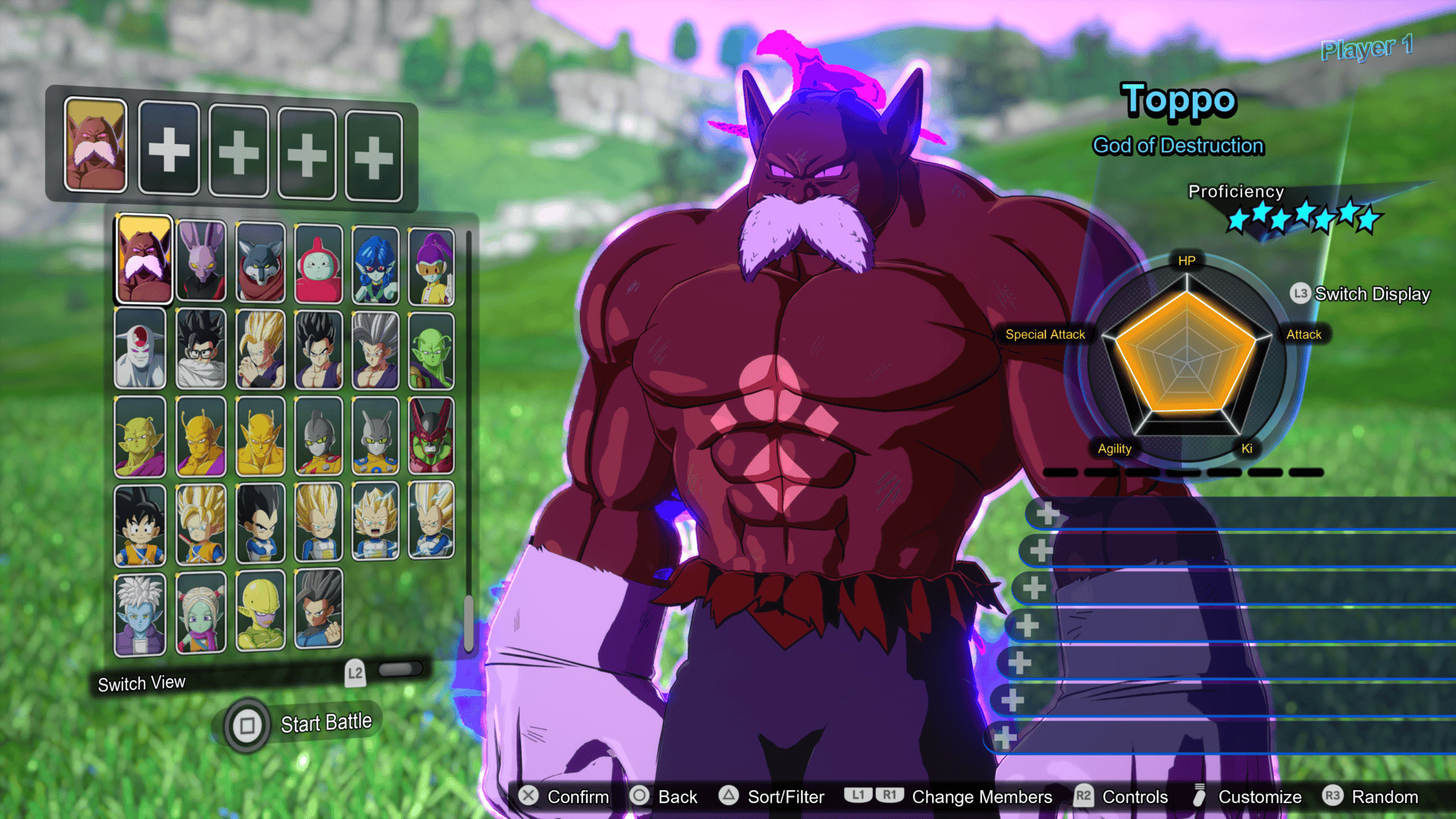Image resolution: width=1456 pixels, height=819 pixels.
Task: Flip the L2 Switch View toggle
Action: 400,670
